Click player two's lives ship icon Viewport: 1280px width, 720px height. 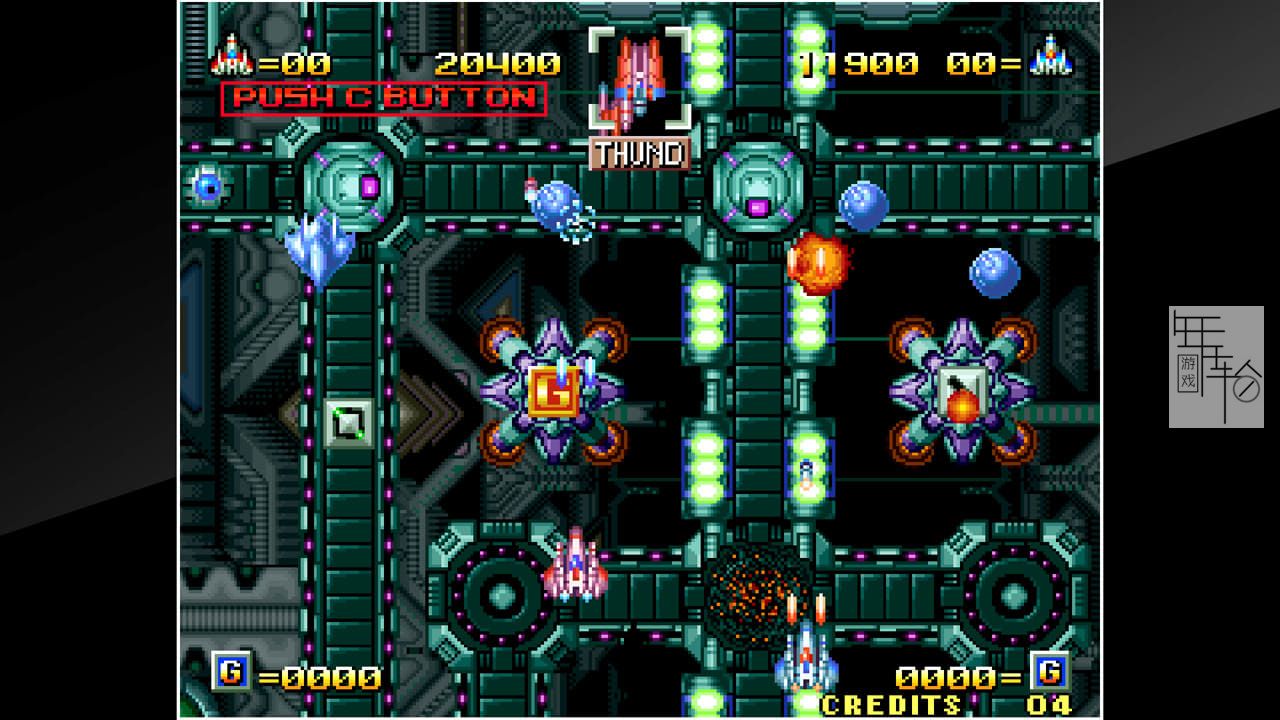pyautogui.click(x=1051, y=57)
